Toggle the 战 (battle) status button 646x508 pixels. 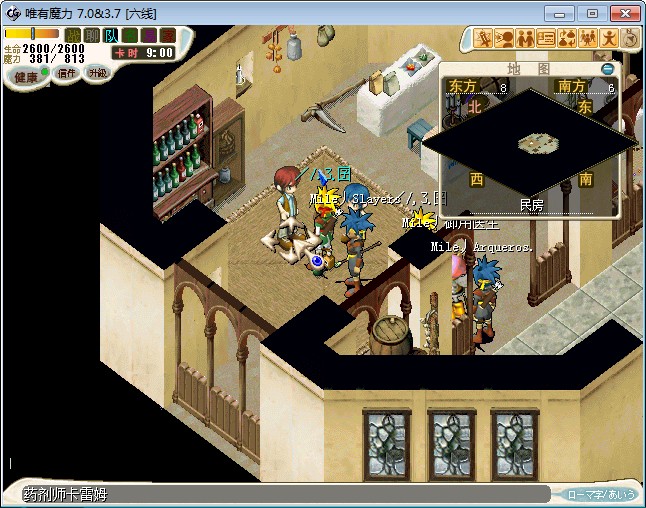73,35
